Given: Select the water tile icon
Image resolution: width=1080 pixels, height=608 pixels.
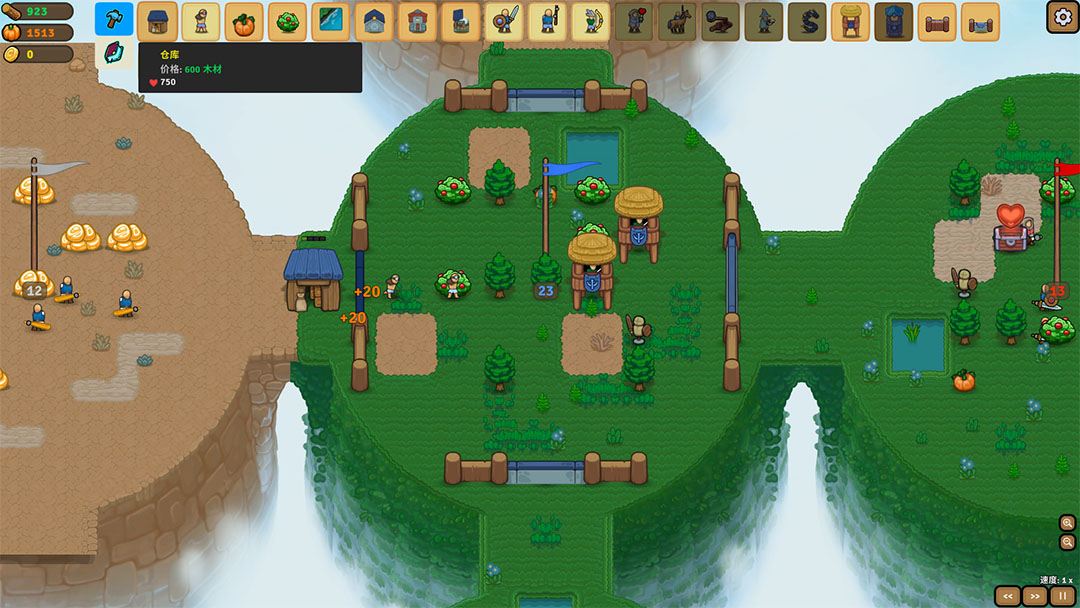Looking at the screenshot, I should tap(331, 21).
